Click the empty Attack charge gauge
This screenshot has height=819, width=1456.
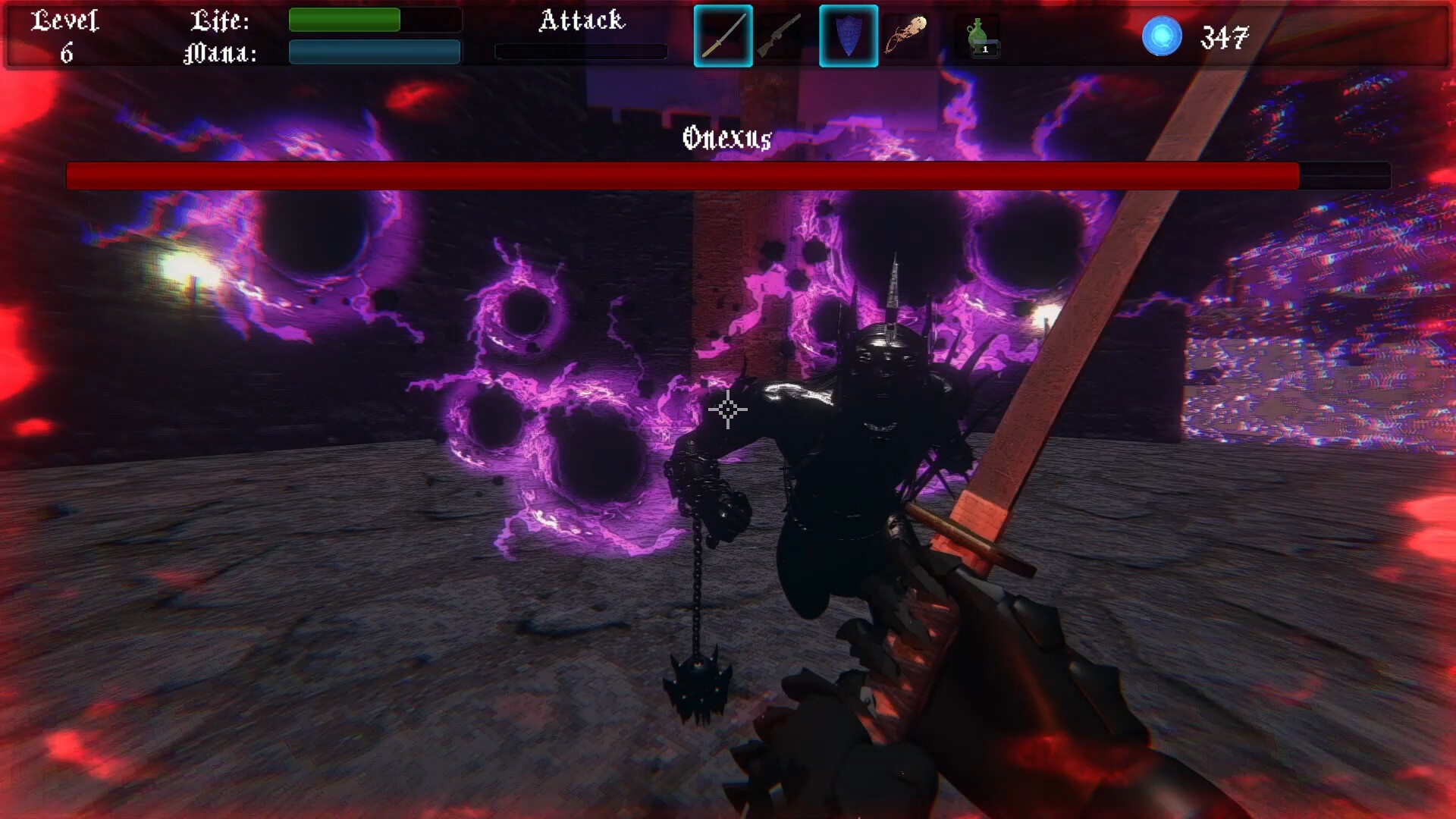pos(581,51)
